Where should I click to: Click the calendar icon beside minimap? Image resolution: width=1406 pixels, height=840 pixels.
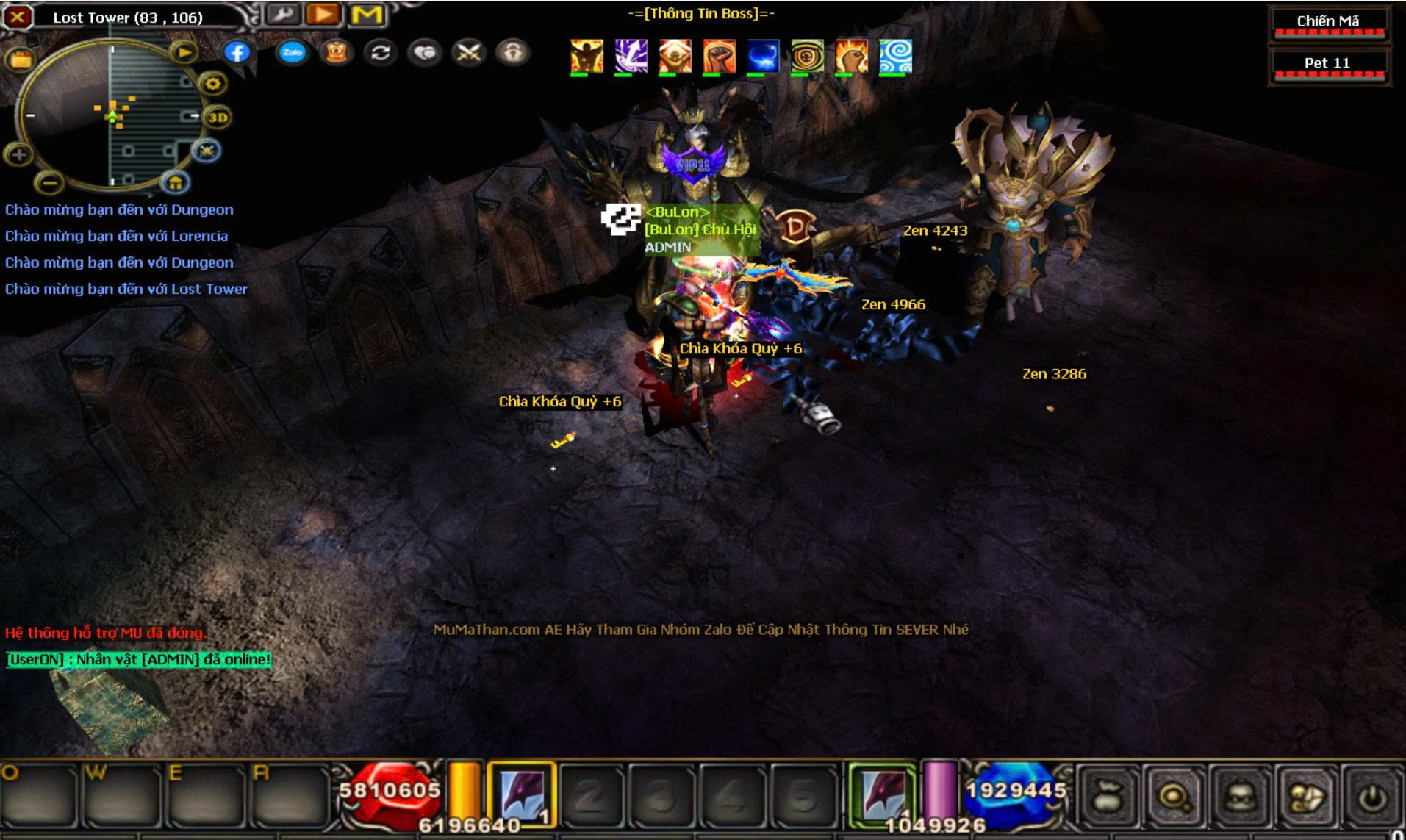[21, 60]
